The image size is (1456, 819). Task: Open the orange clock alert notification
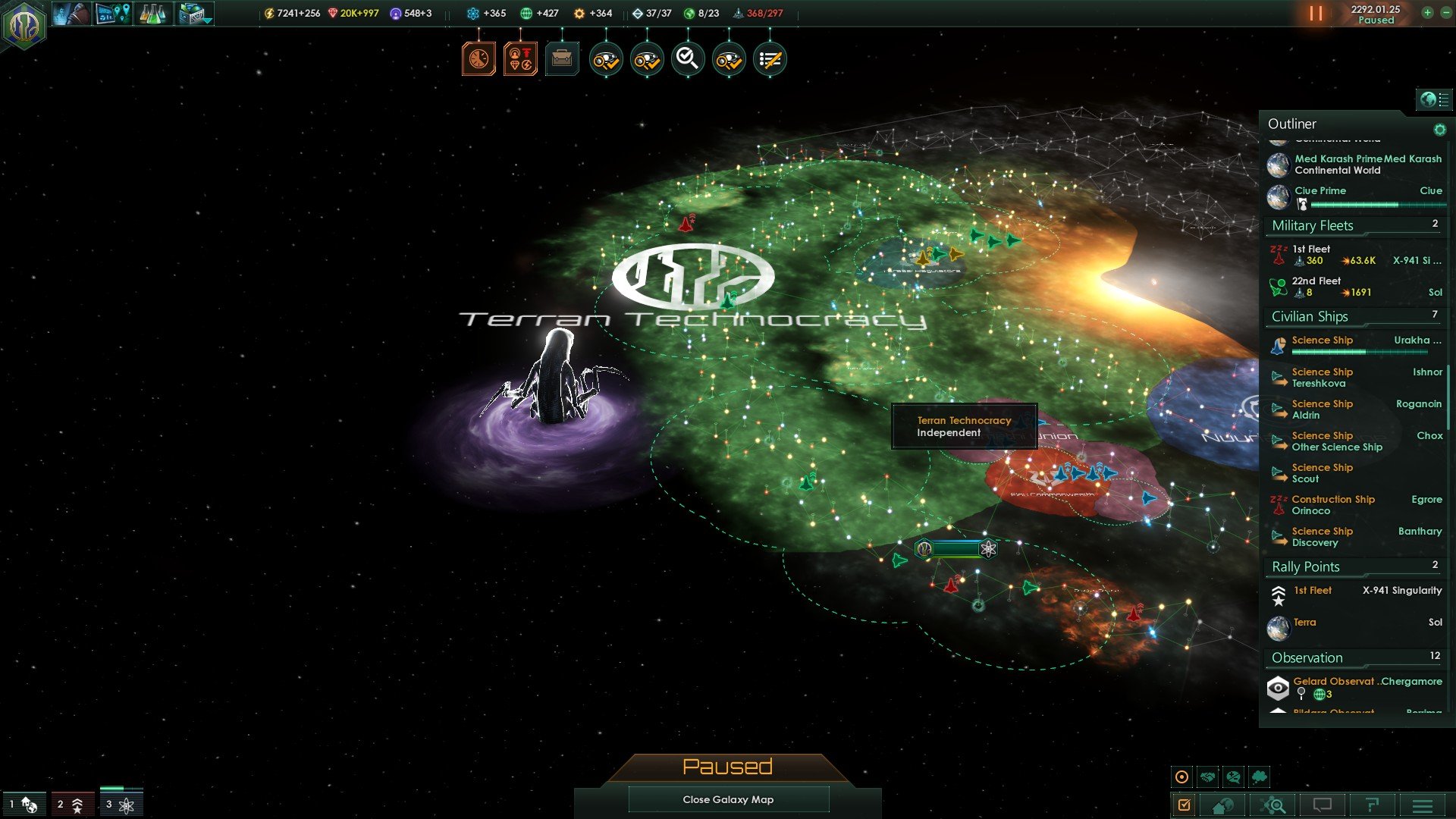pos(479,58)
